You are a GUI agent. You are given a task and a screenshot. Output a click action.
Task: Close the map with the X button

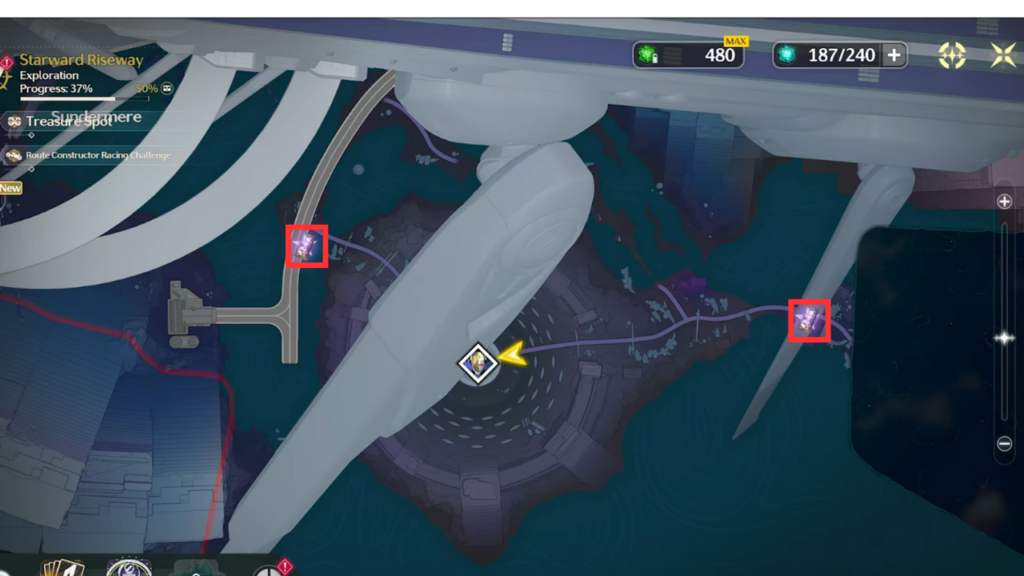pos(1003,55)
